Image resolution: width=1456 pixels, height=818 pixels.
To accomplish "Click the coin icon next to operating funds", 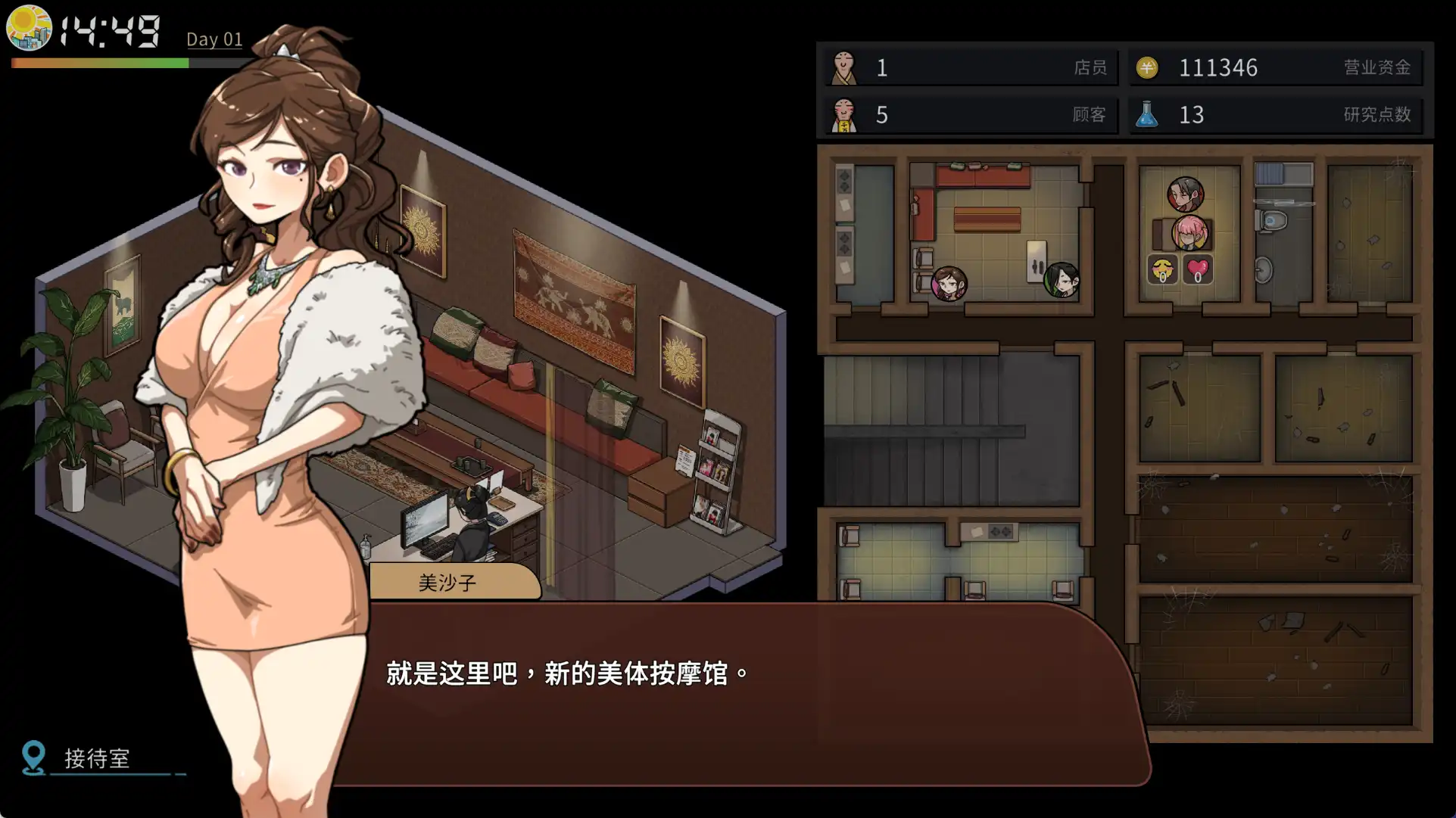I will (1148, 67).
